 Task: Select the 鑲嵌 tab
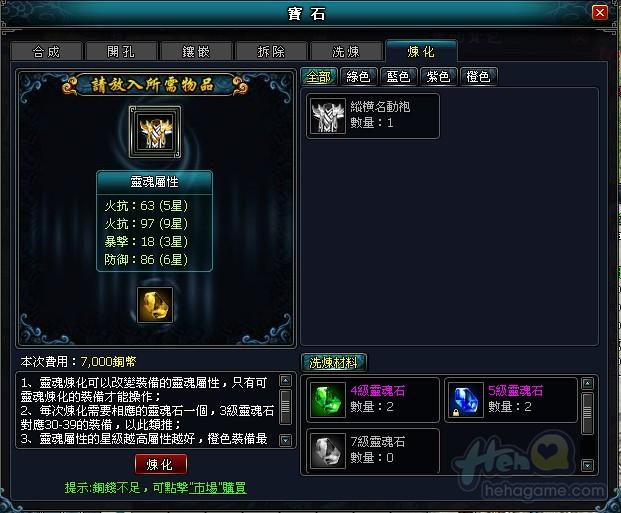click(x=196, y=51)
